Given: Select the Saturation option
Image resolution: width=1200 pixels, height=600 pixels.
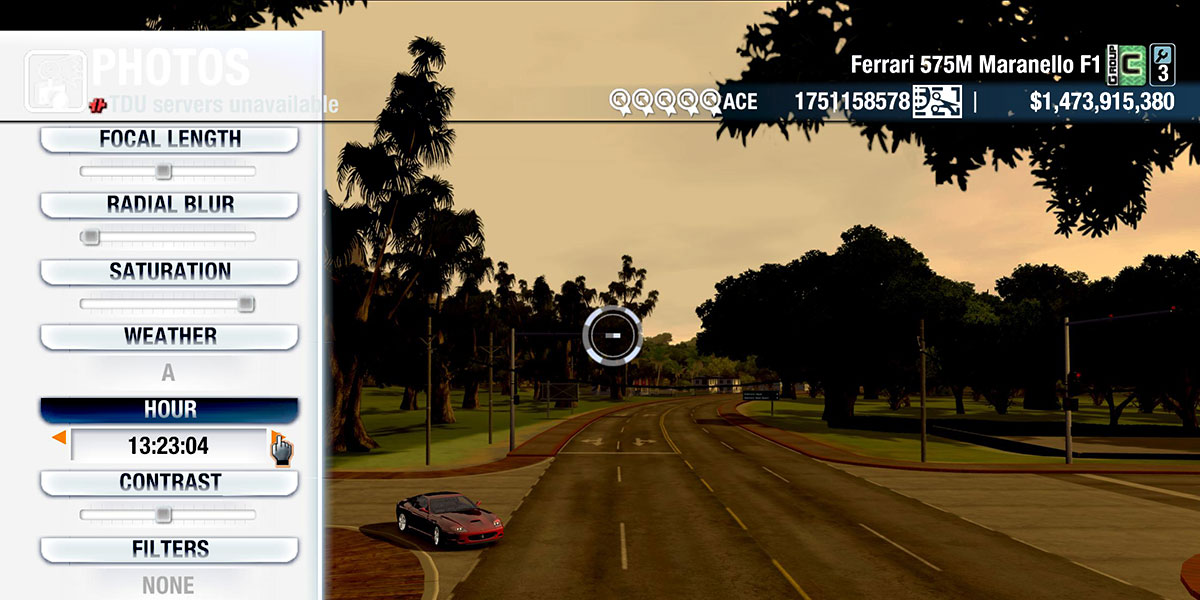Looking at the screenshot, I should click(169, 271).
